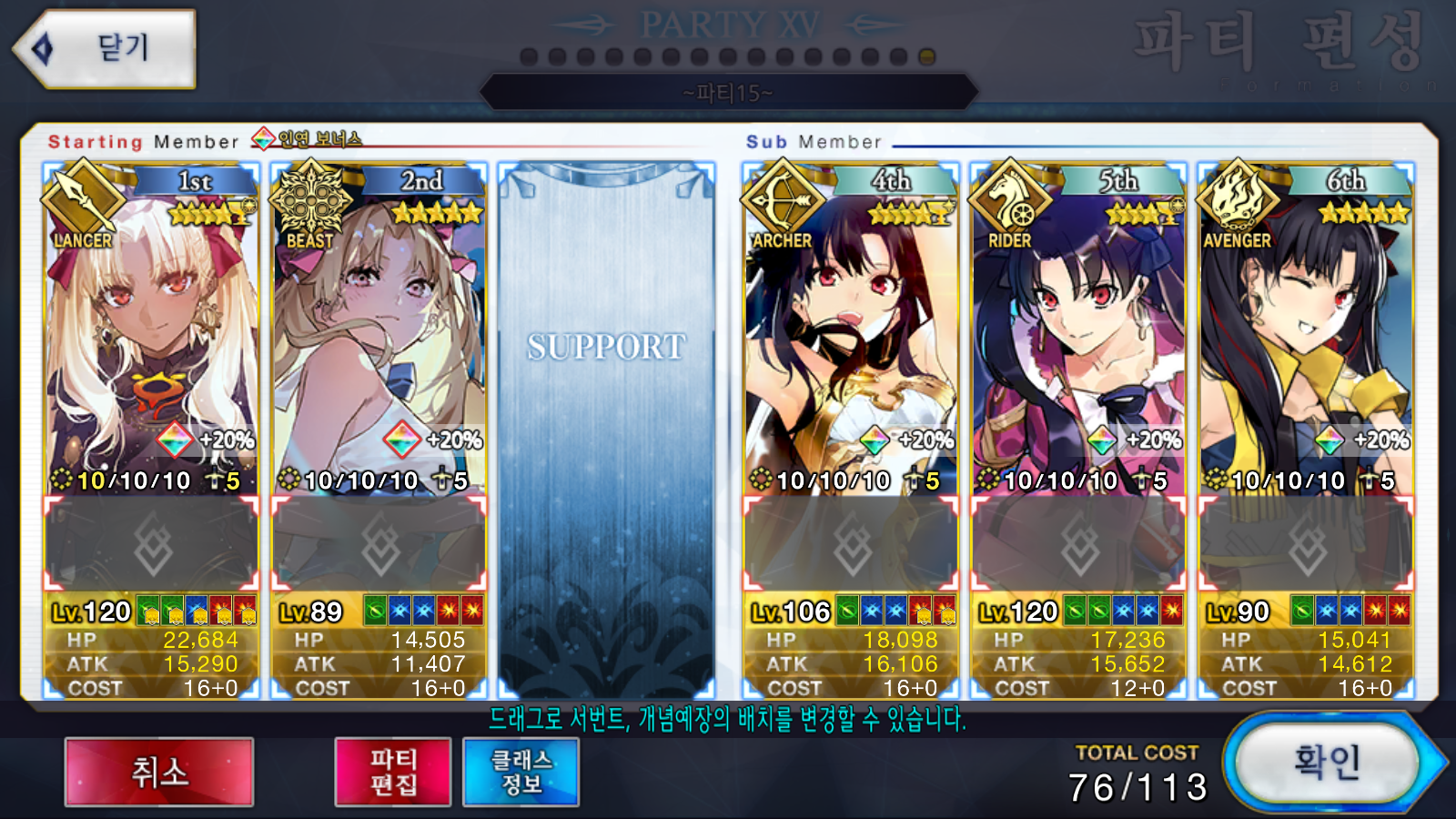Open the Avenger's empty craft essence slot

coord(1306,544)
